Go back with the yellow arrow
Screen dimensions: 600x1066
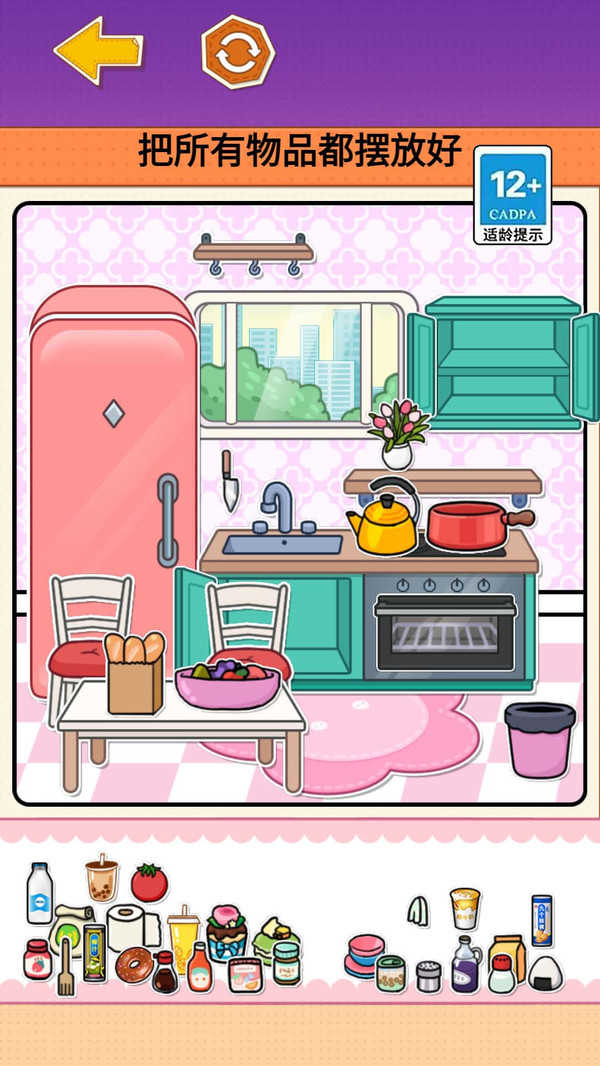[x=98, y=49]
